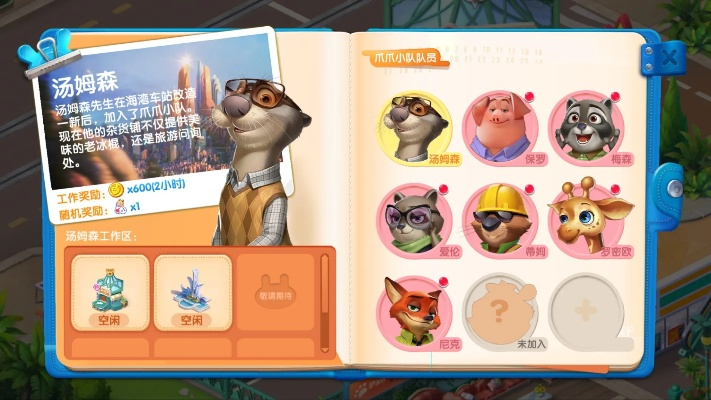The image size is (711, 400).
Task: Open the idle fountain work area
Action: click(x=192, y=292)
